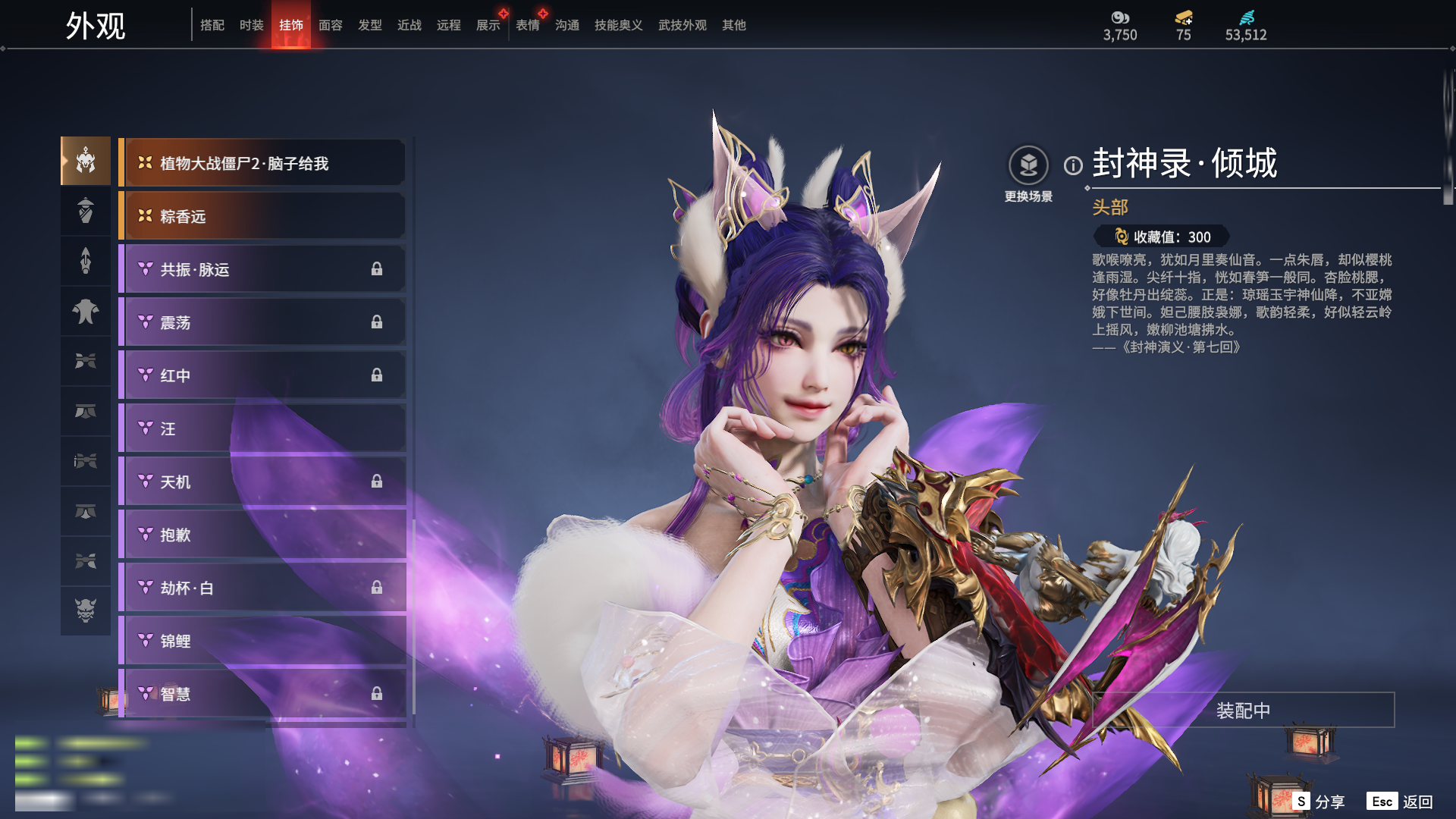Go to the 武技外观 tab
Screen dimensions: 1456x819
pos(682,25)
